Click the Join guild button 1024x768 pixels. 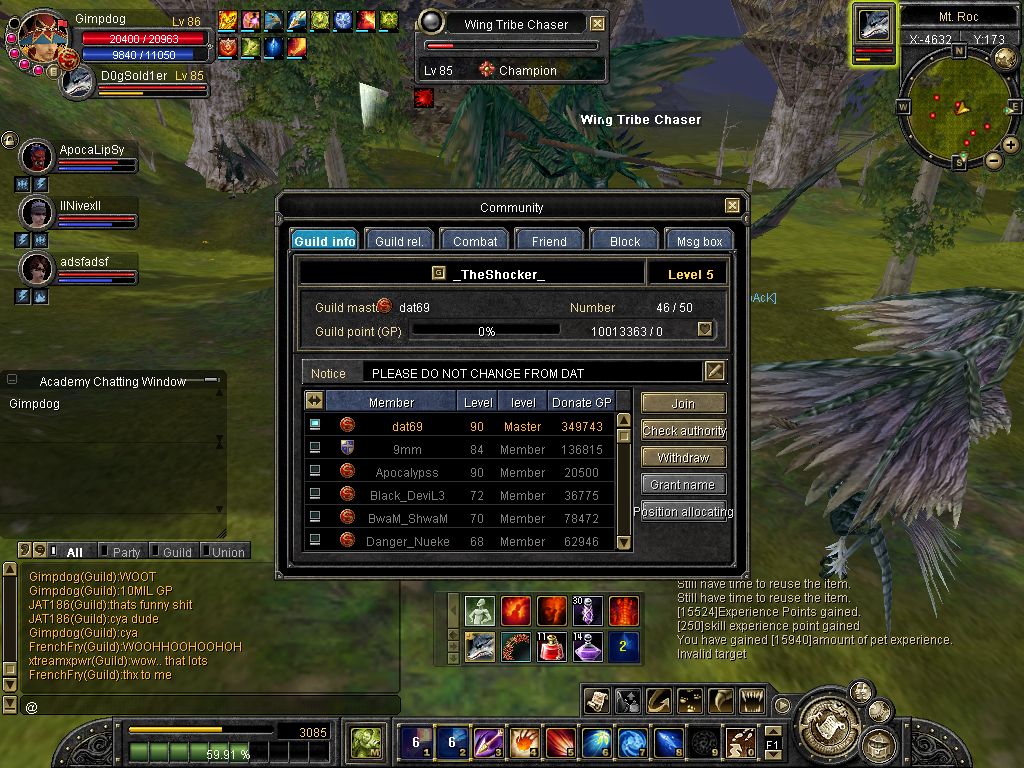pyautogui.click(x=683, y=404)
